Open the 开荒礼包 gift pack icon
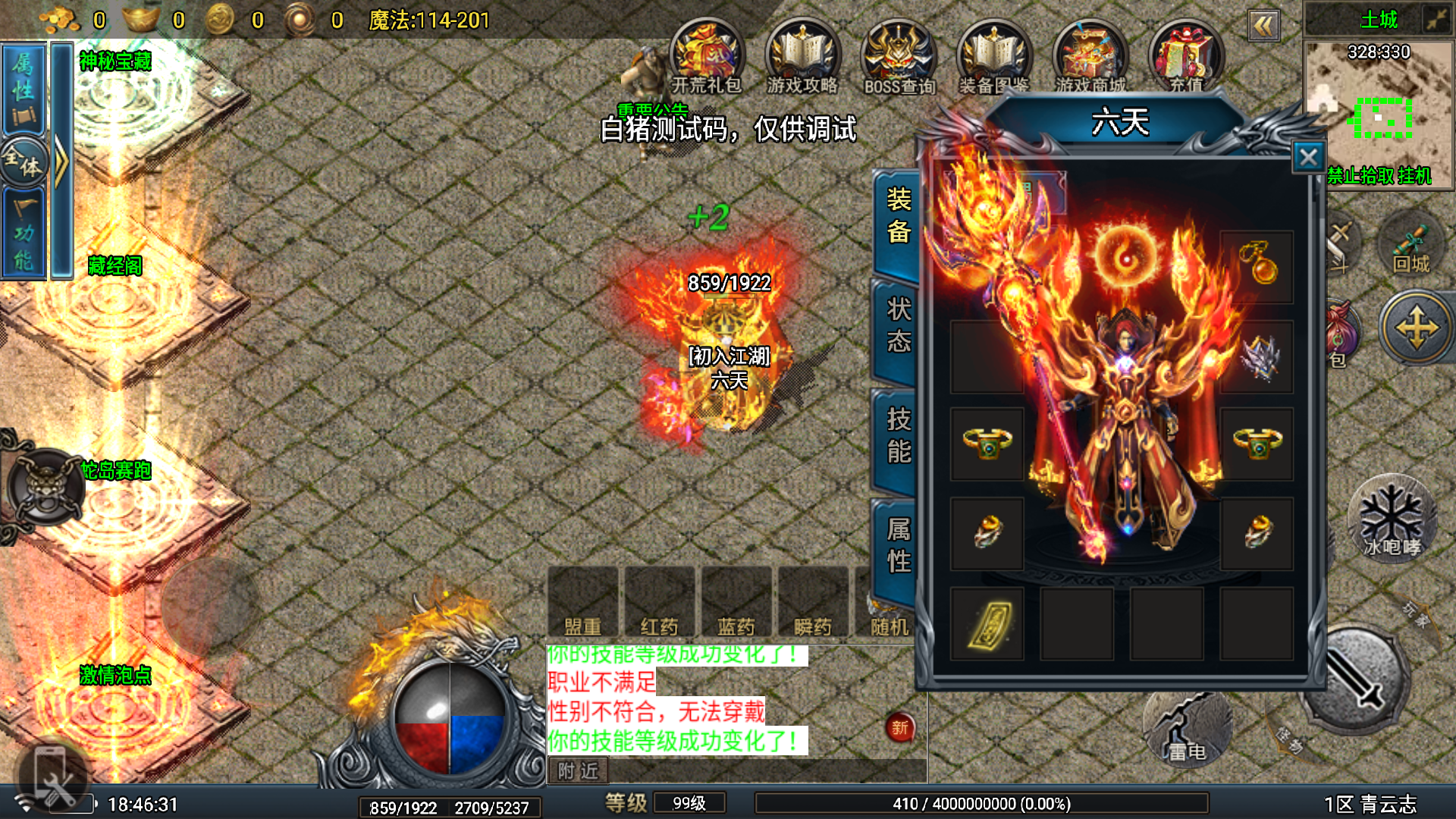1456x819 pixels. pos(706,57)
